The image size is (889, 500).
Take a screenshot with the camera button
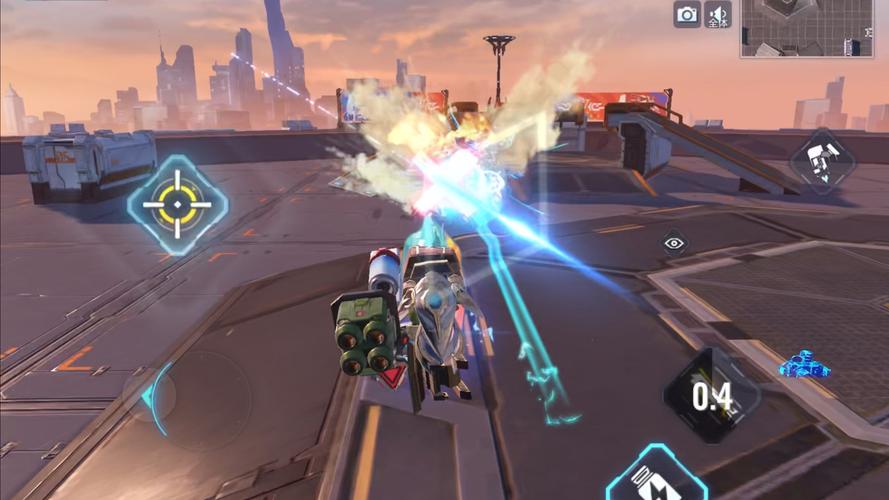(687, 14)
